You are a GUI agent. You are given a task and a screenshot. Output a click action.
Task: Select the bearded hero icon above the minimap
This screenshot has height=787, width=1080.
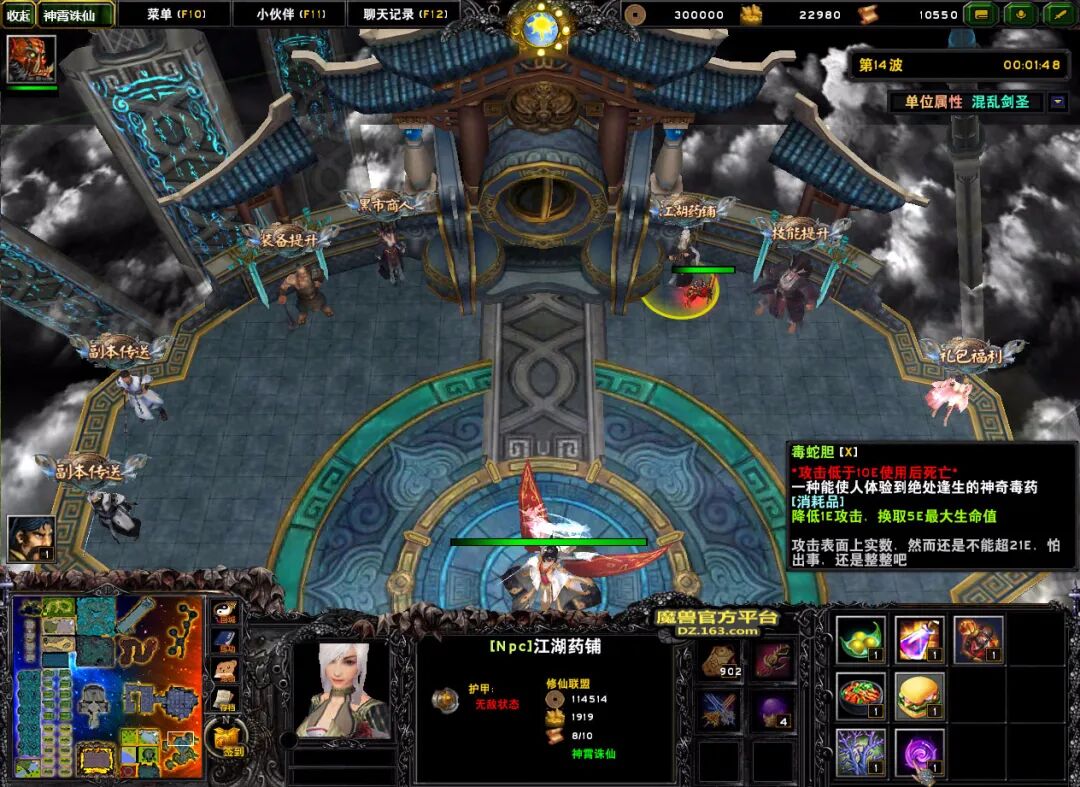click(x=31, y=539)
